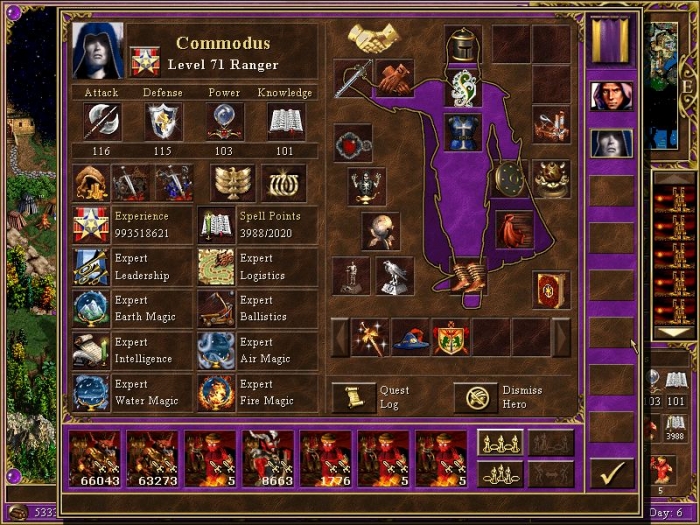Viewport: 700px width, 525px height.
Task: Switch to the pale hooded hero portrait
Action: coord(610,143)
